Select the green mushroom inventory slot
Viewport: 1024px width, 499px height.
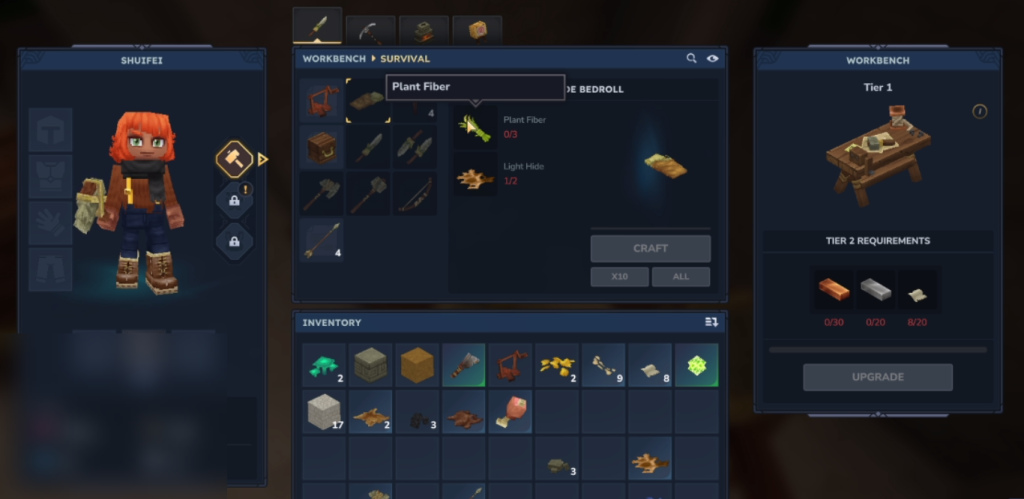(x=323, y=365)
